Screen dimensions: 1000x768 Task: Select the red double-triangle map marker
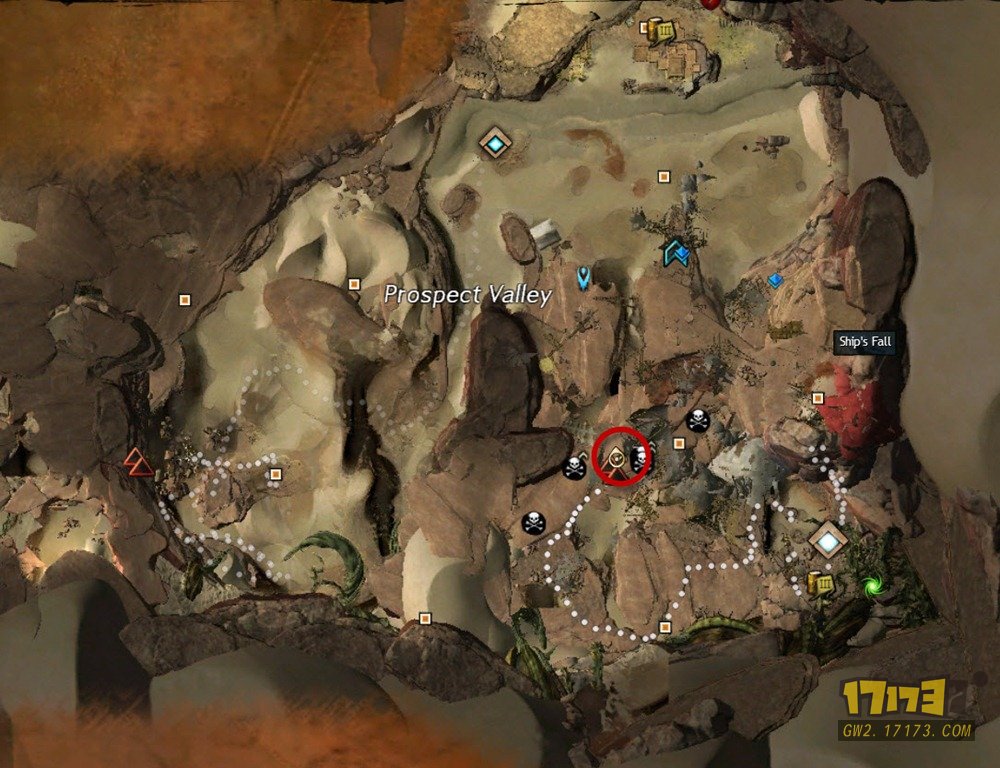point(134,460)
